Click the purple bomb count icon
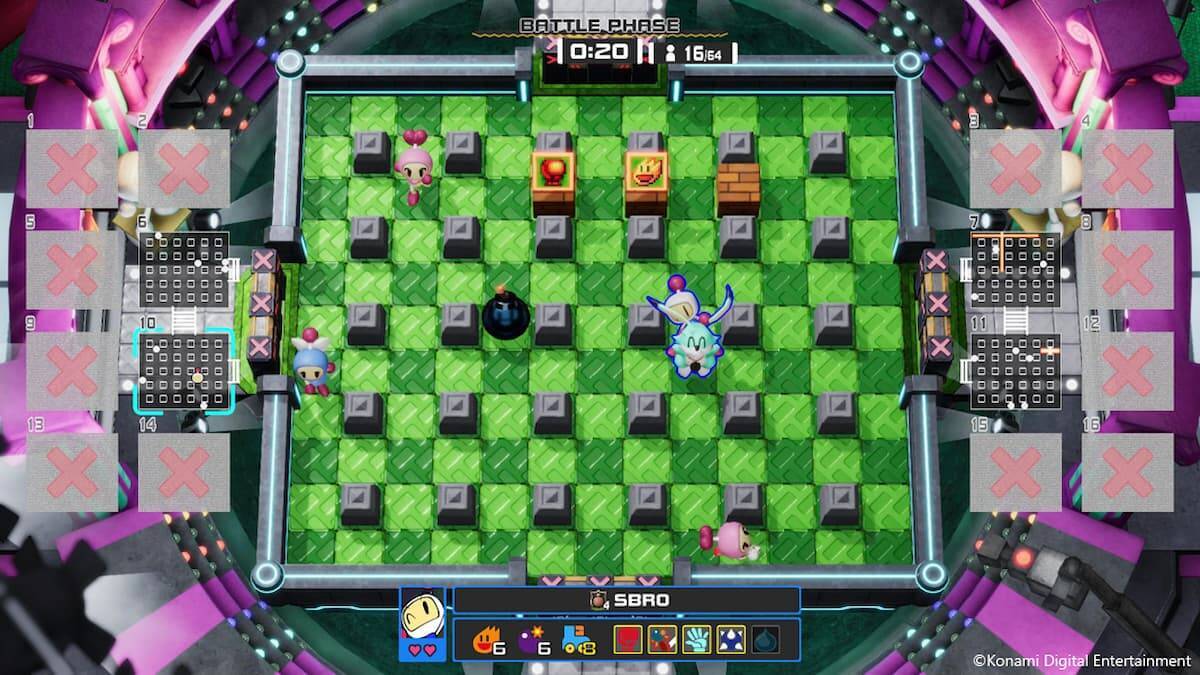This screenshot has height=675, width=1200. point(531,640)
